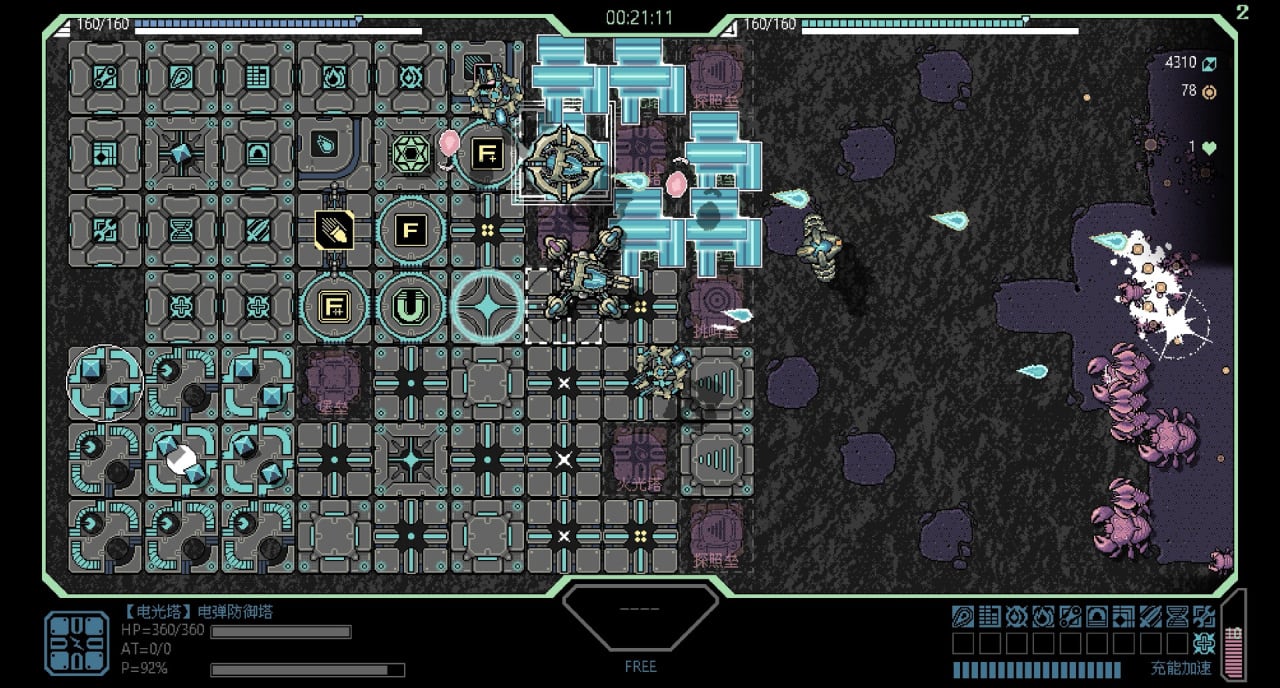Click the tower portrait icon in info panel
The image size is (1280, 688).
pos(77,643)
